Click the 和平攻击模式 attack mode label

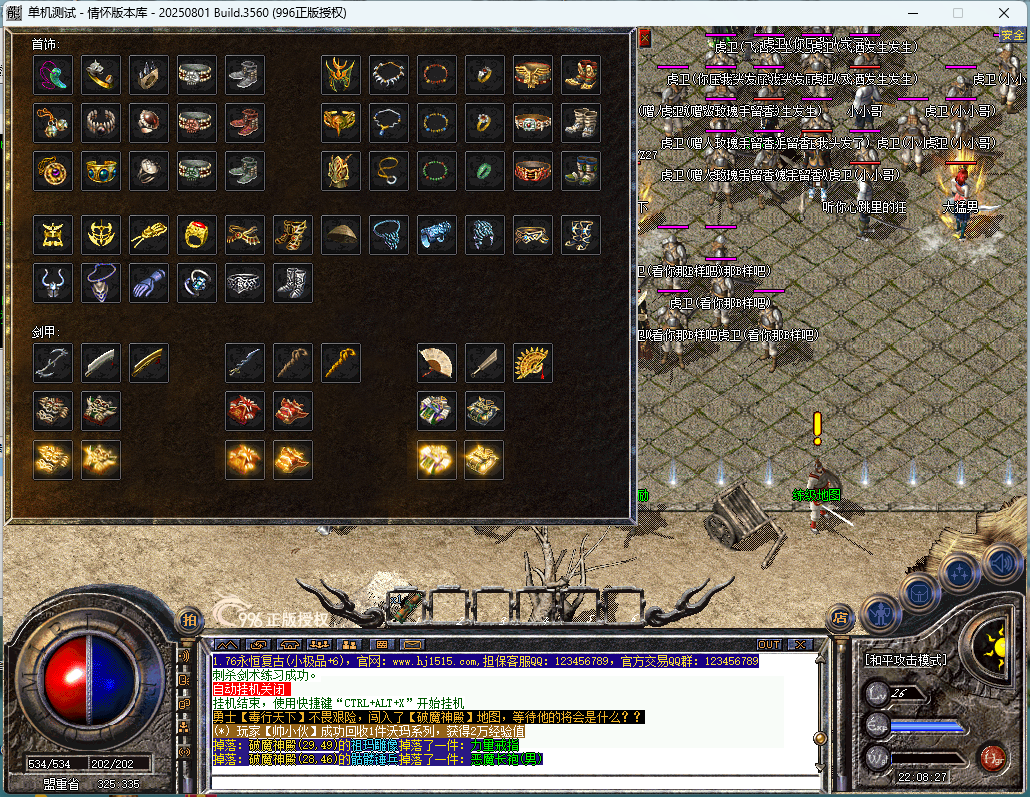[x=906, y=661]
